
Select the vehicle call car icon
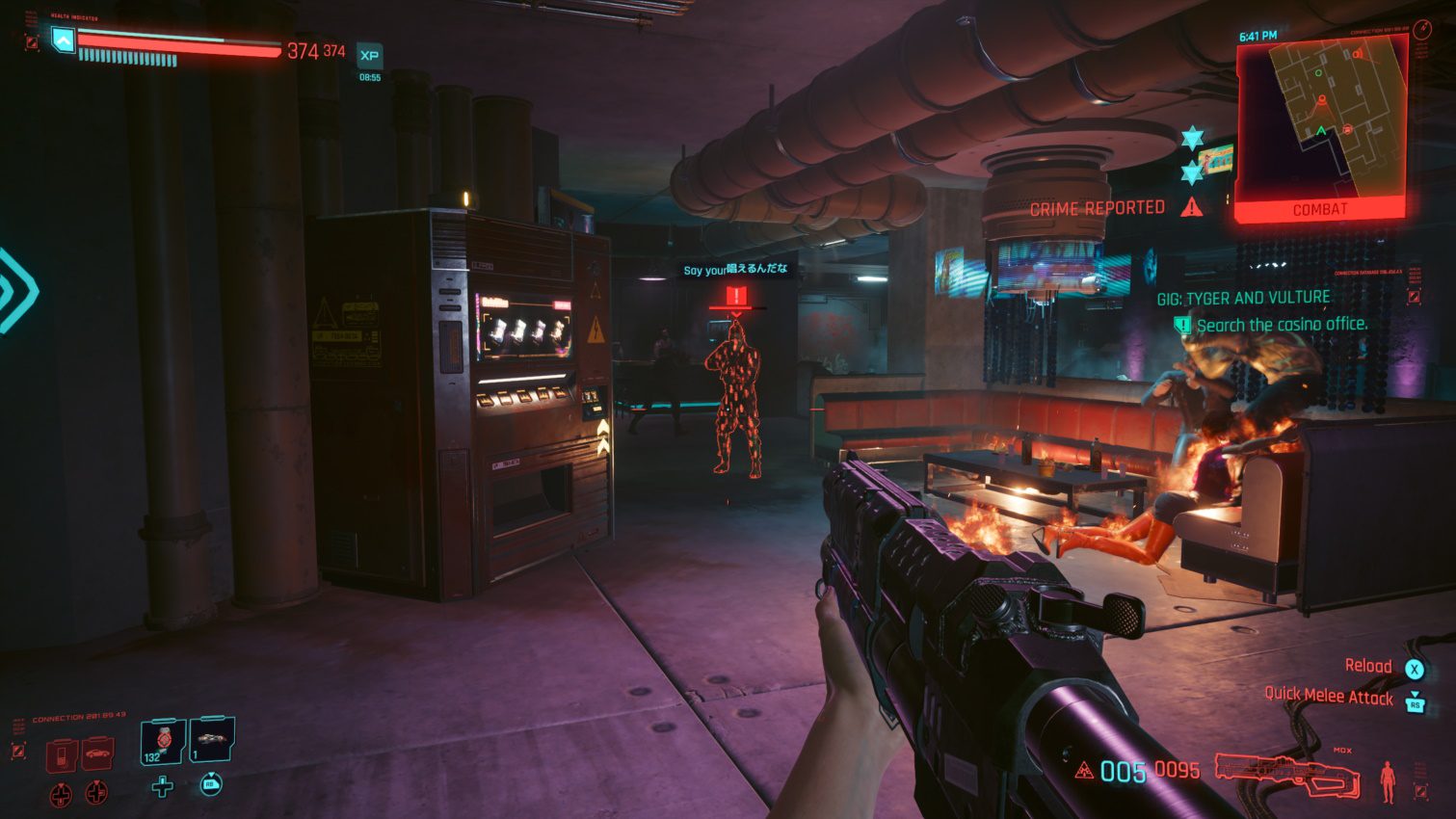tap(96, 753)
